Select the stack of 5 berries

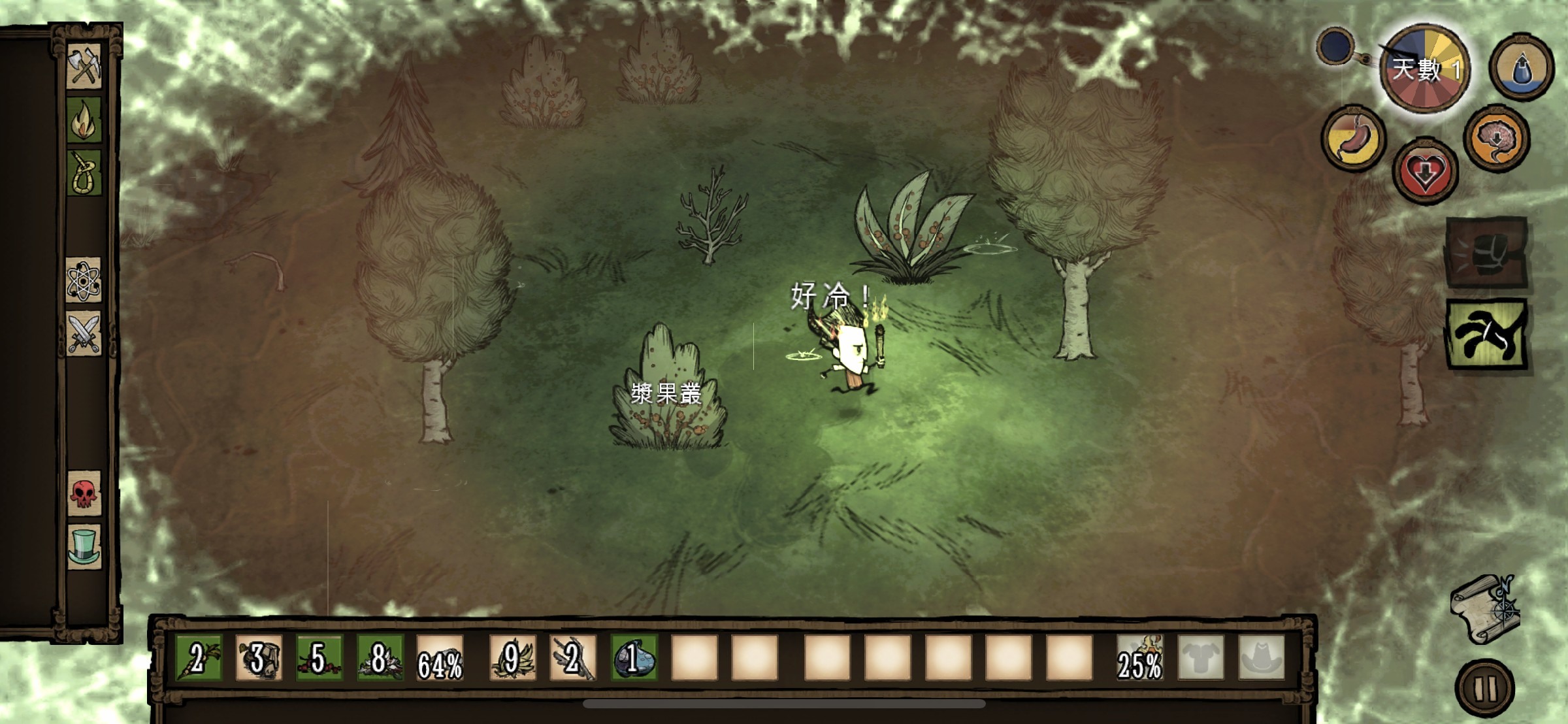pos(319,658)
